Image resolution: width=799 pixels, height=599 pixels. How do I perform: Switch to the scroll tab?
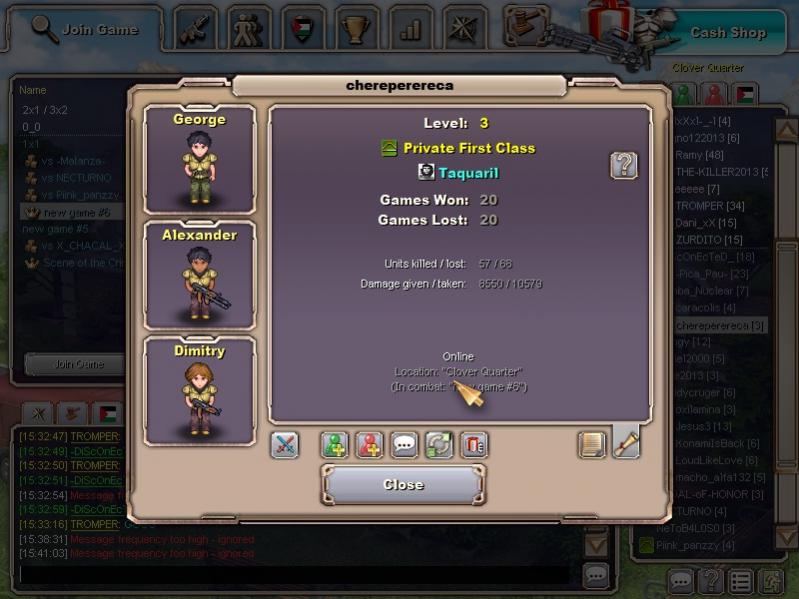pos(626,442)
